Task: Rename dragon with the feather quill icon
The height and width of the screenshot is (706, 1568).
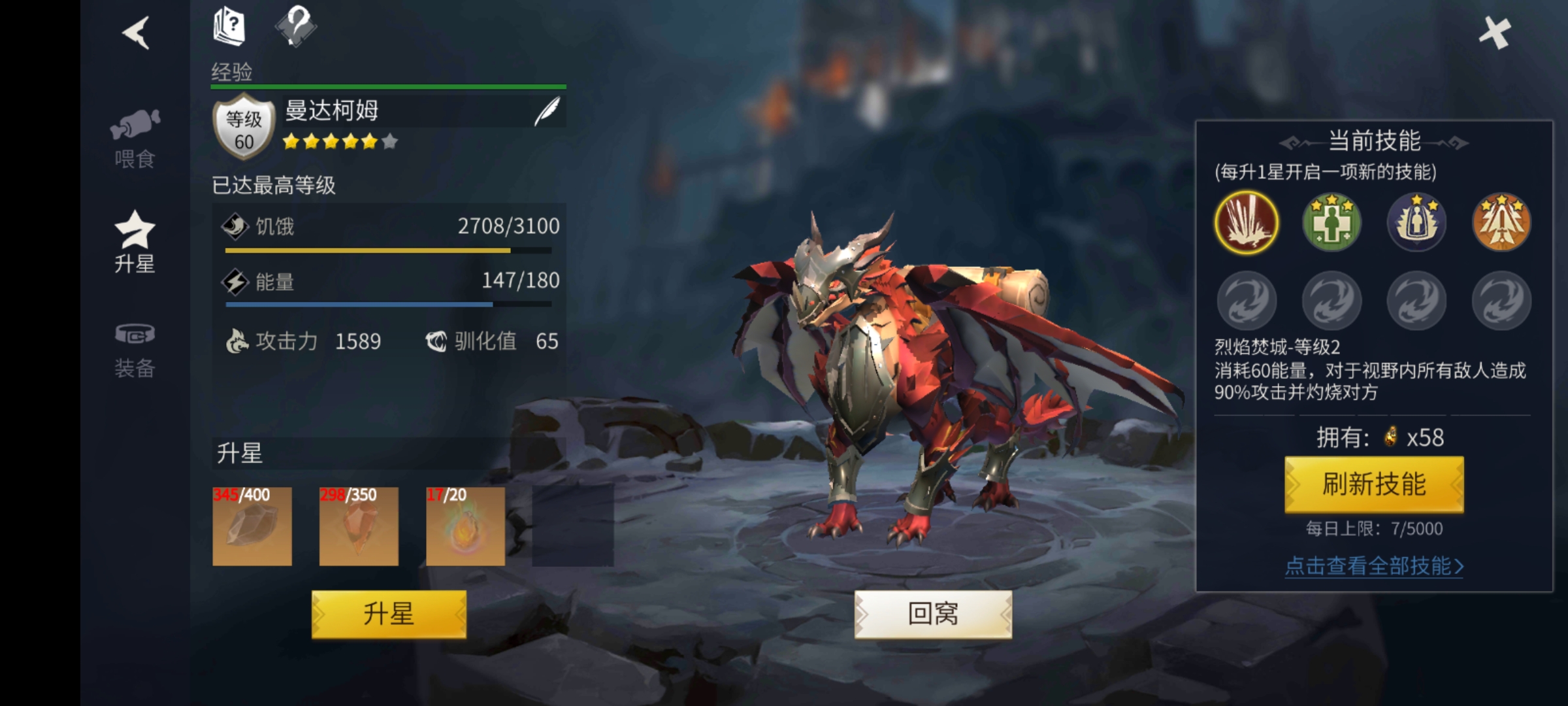Action: pyautogui.click(x=547, y=112)
